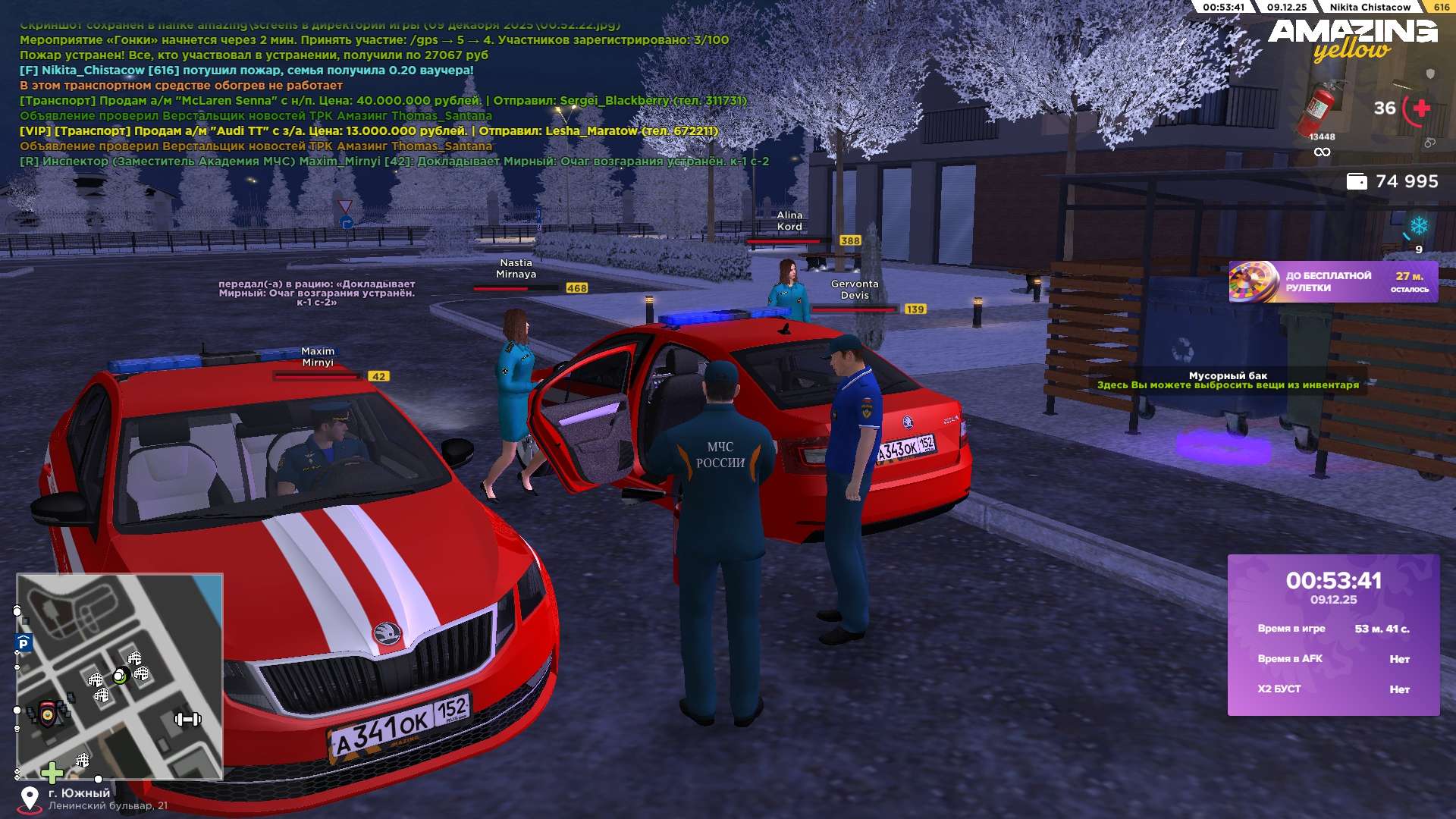Select the dumbbell gym marker on minimap
Screen dimensions: 1456x819
pyautogui.click(x=187, y=719)
